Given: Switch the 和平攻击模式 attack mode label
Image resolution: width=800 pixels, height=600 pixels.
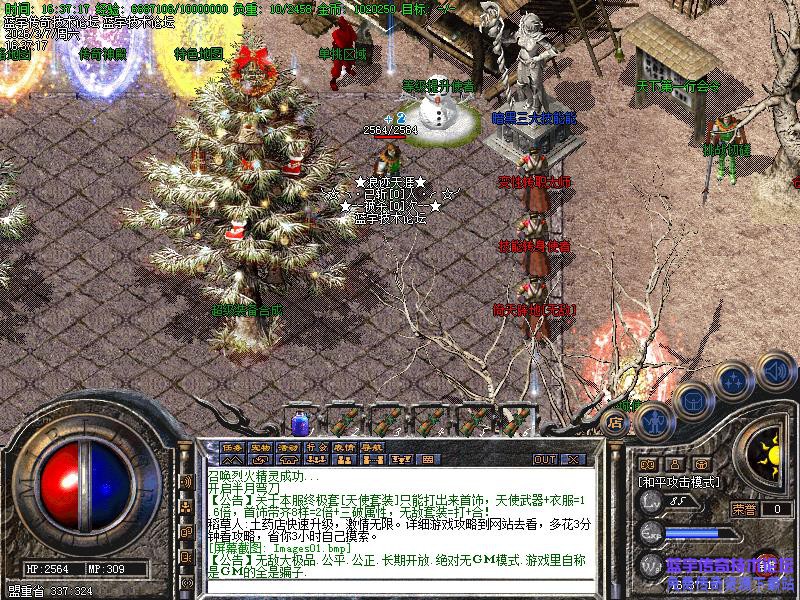Looking at the screenshot, I should [678, 482].
